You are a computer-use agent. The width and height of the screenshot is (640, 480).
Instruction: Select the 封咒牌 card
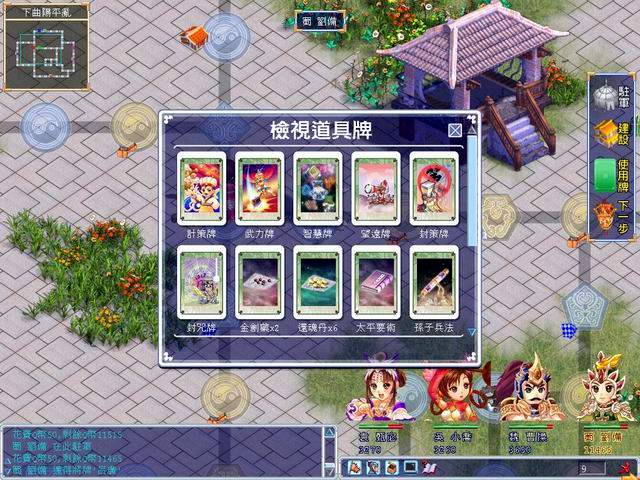click(x=201, y=283)
